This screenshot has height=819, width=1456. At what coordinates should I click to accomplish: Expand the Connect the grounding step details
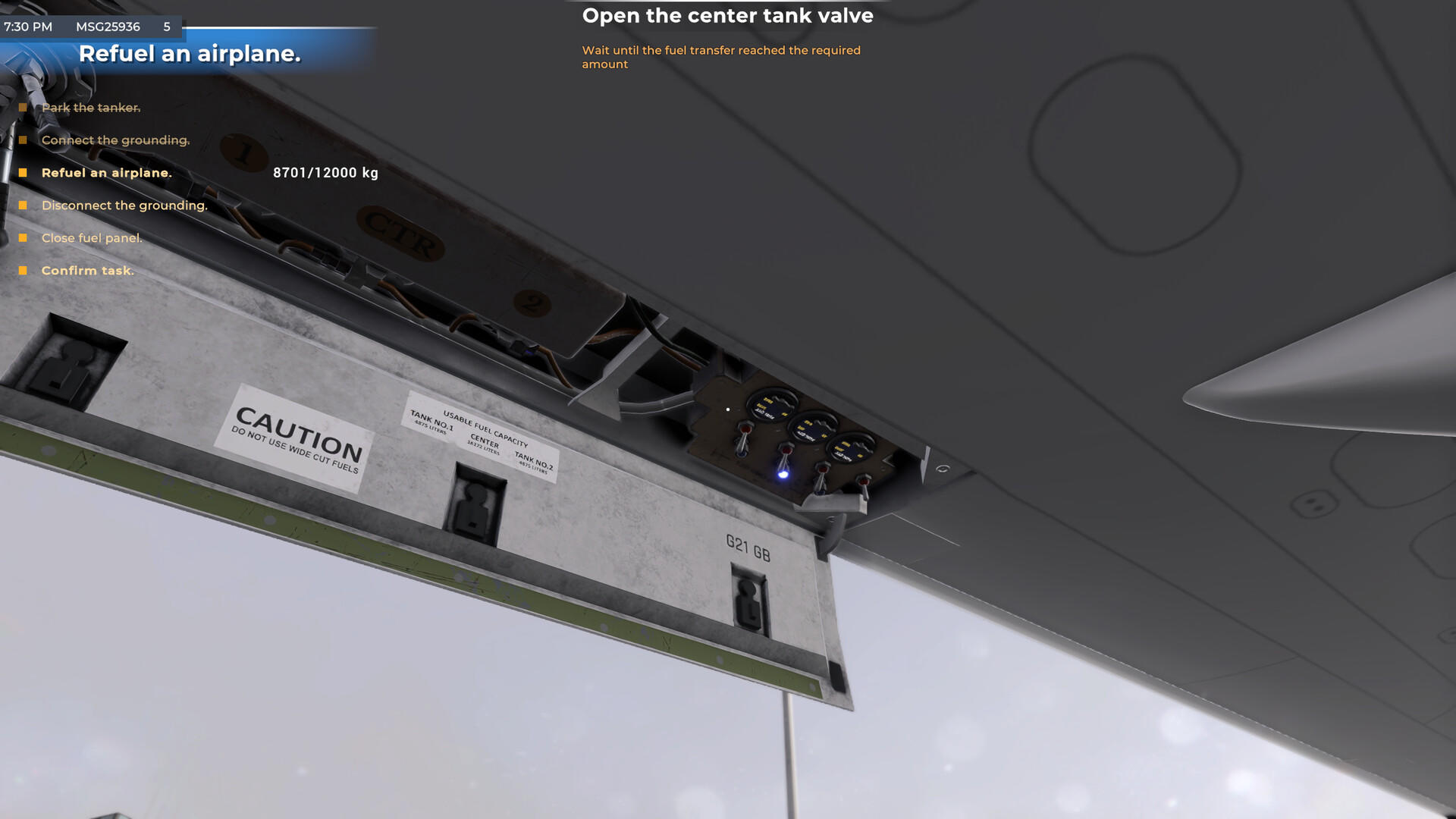point(115,140)
